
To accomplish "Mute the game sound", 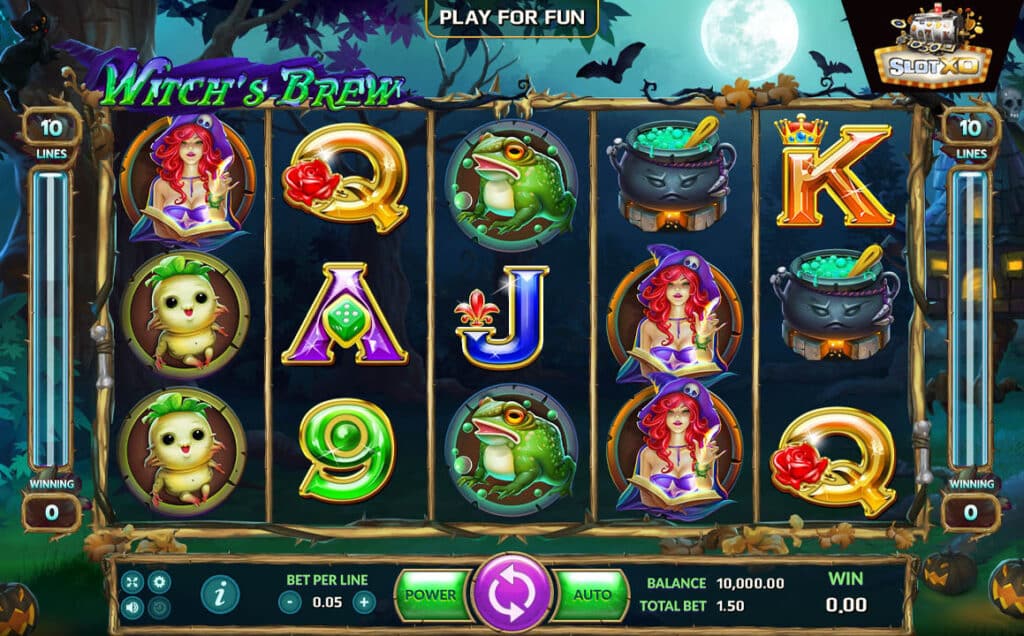I will [x=133, y=606].
